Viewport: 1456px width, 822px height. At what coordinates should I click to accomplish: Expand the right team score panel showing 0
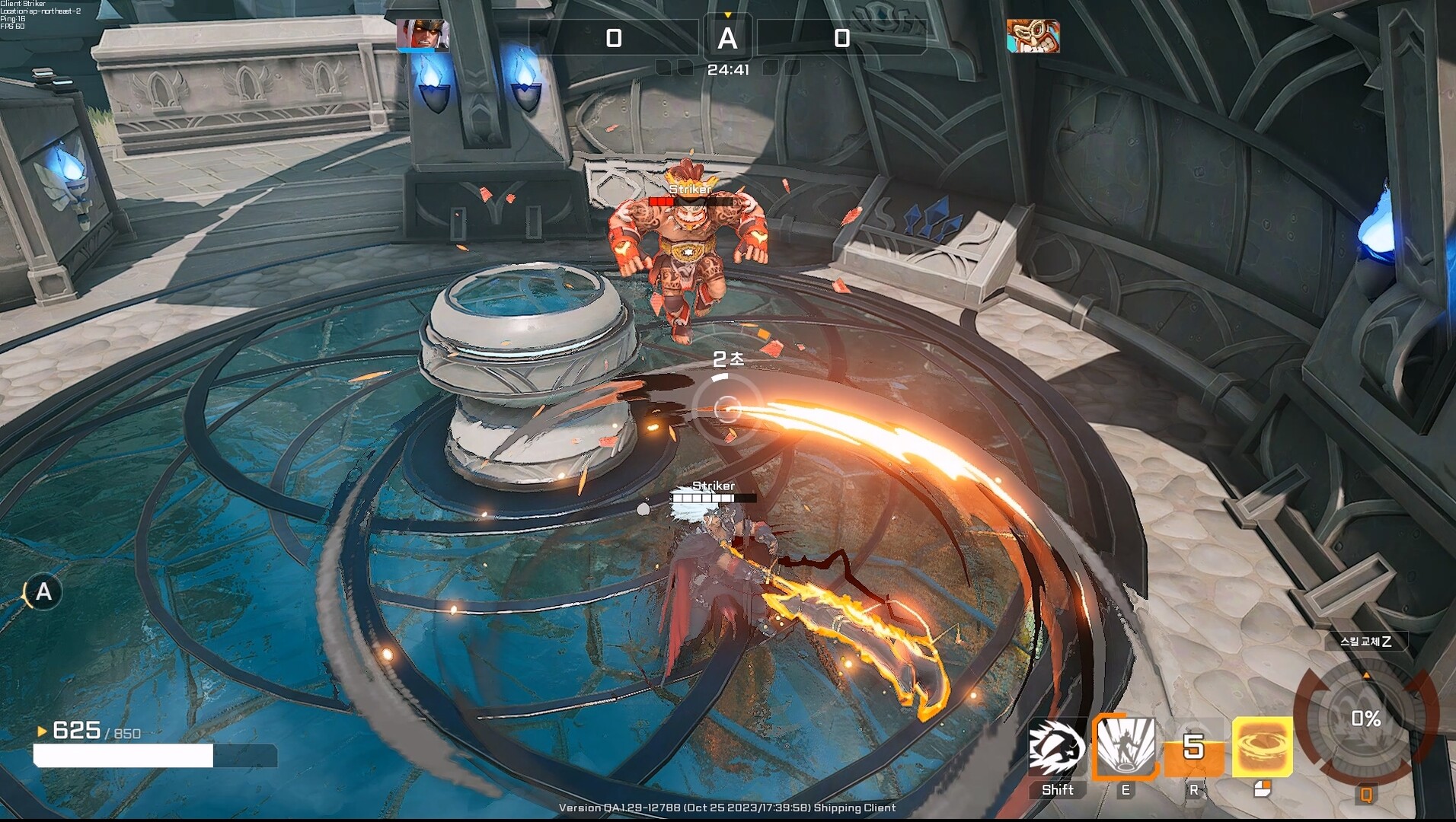click(842, 37)
